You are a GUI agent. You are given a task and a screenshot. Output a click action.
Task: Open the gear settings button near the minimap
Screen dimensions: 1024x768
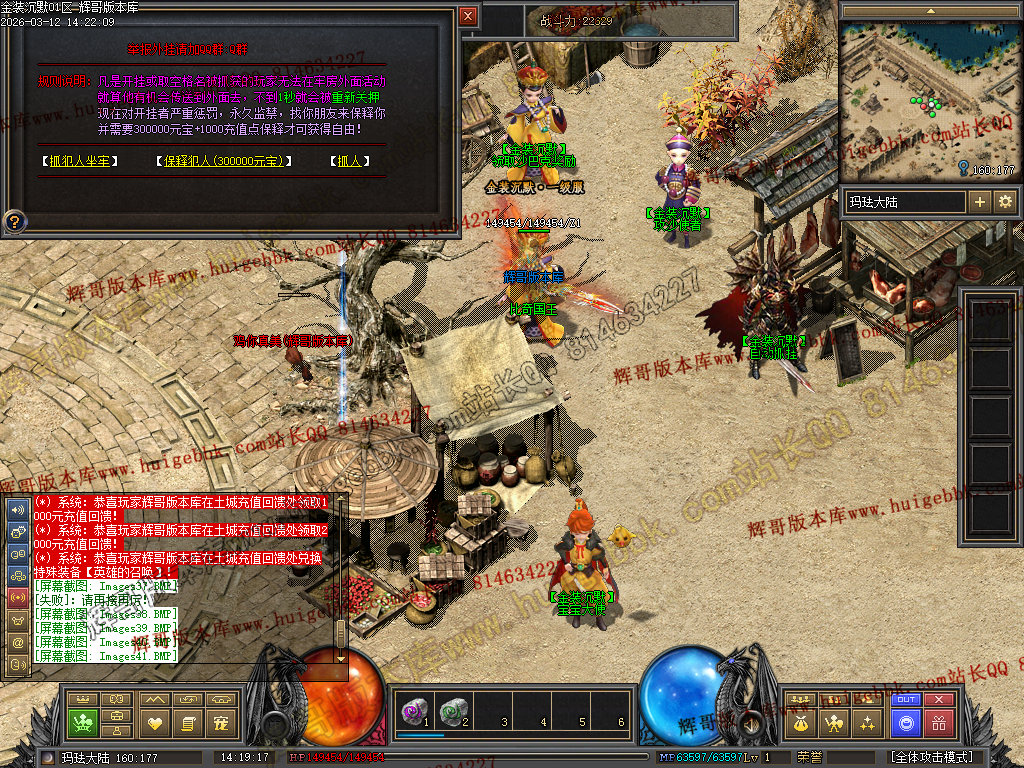[x=1004, y=202]
